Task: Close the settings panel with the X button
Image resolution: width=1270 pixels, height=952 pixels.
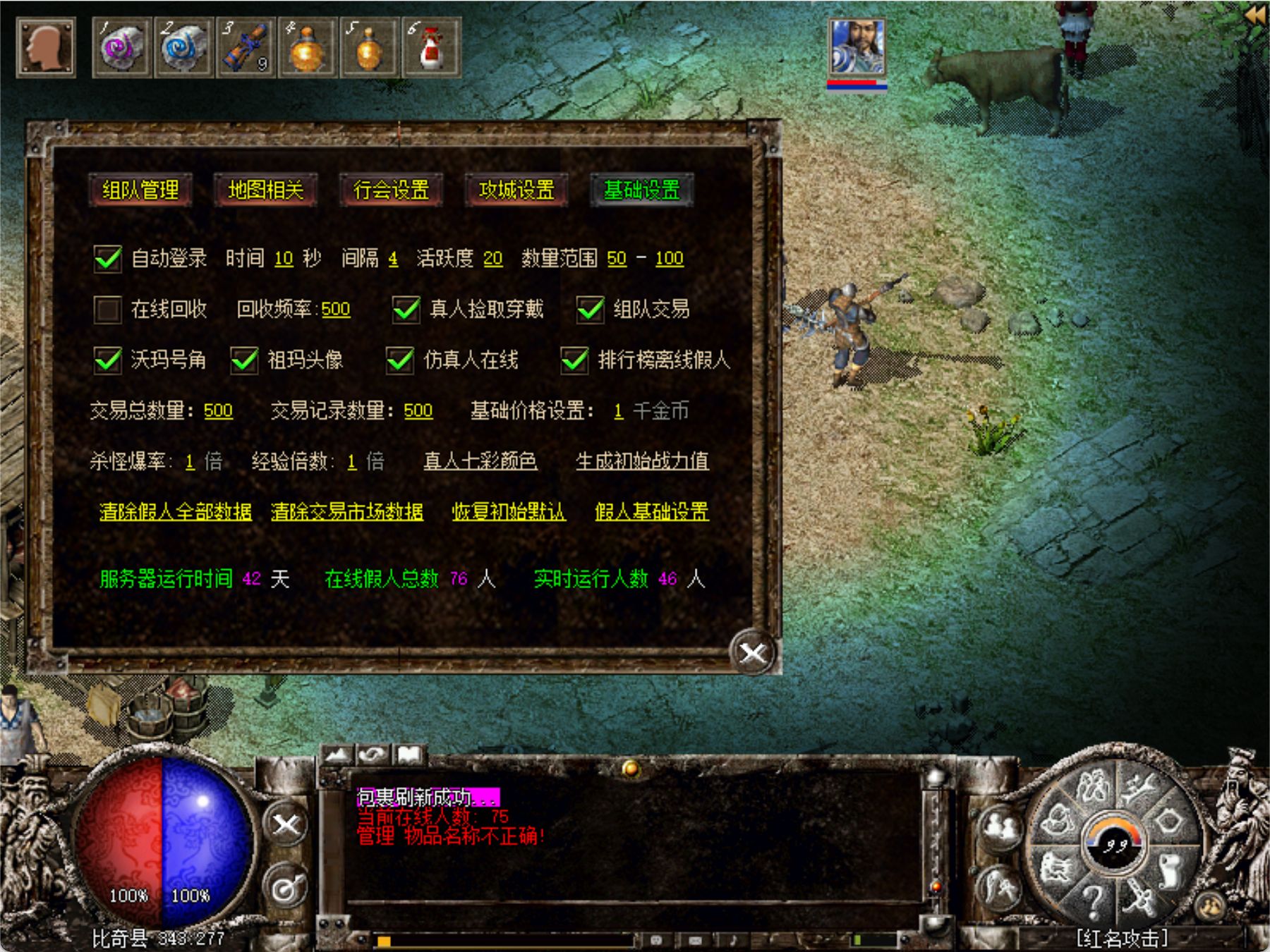Action: tap(752, 653)
